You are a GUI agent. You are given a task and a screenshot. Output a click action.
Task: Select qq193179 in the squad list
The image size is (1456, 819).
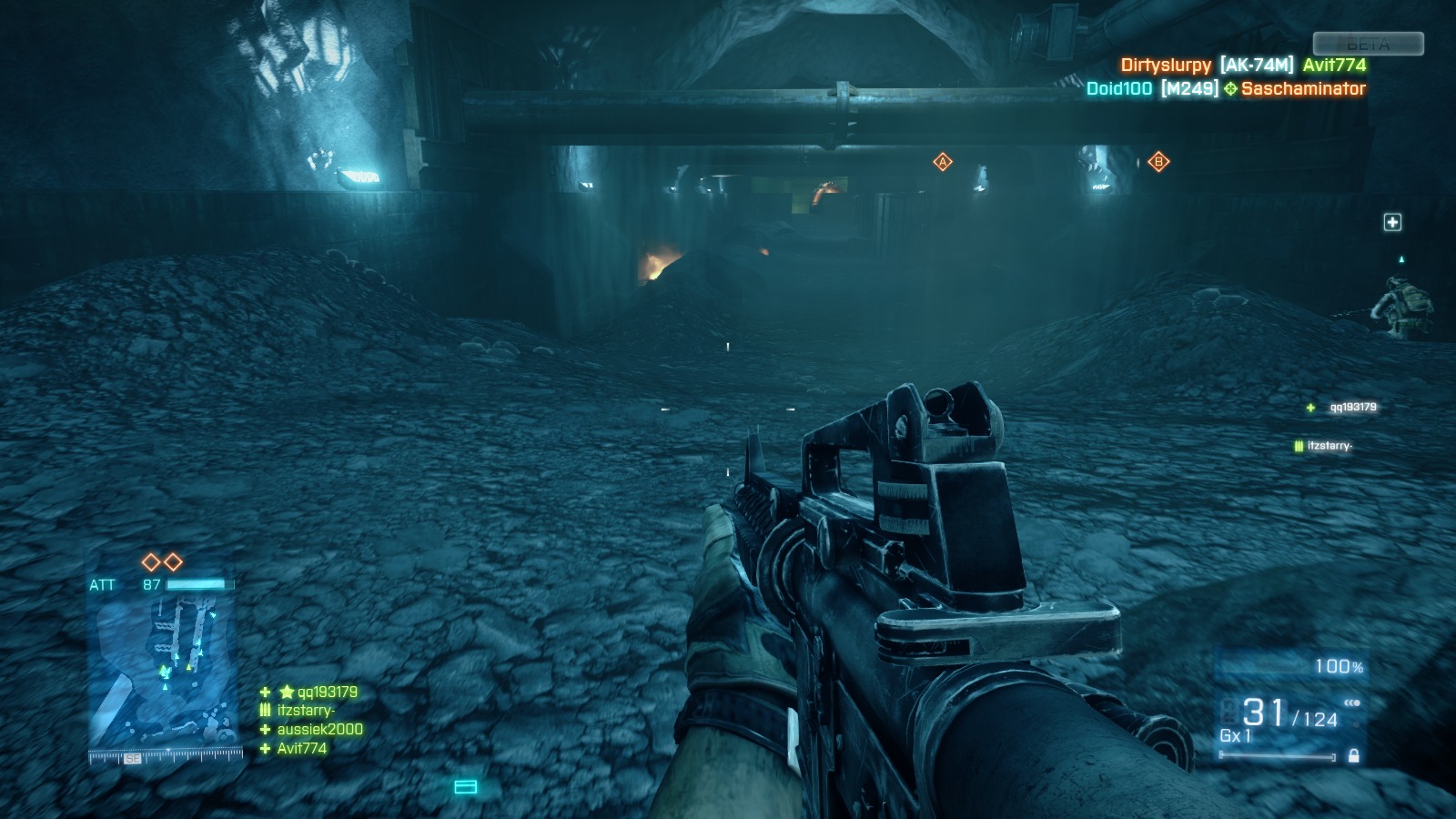pyautogui.click(x=327, y=692)
